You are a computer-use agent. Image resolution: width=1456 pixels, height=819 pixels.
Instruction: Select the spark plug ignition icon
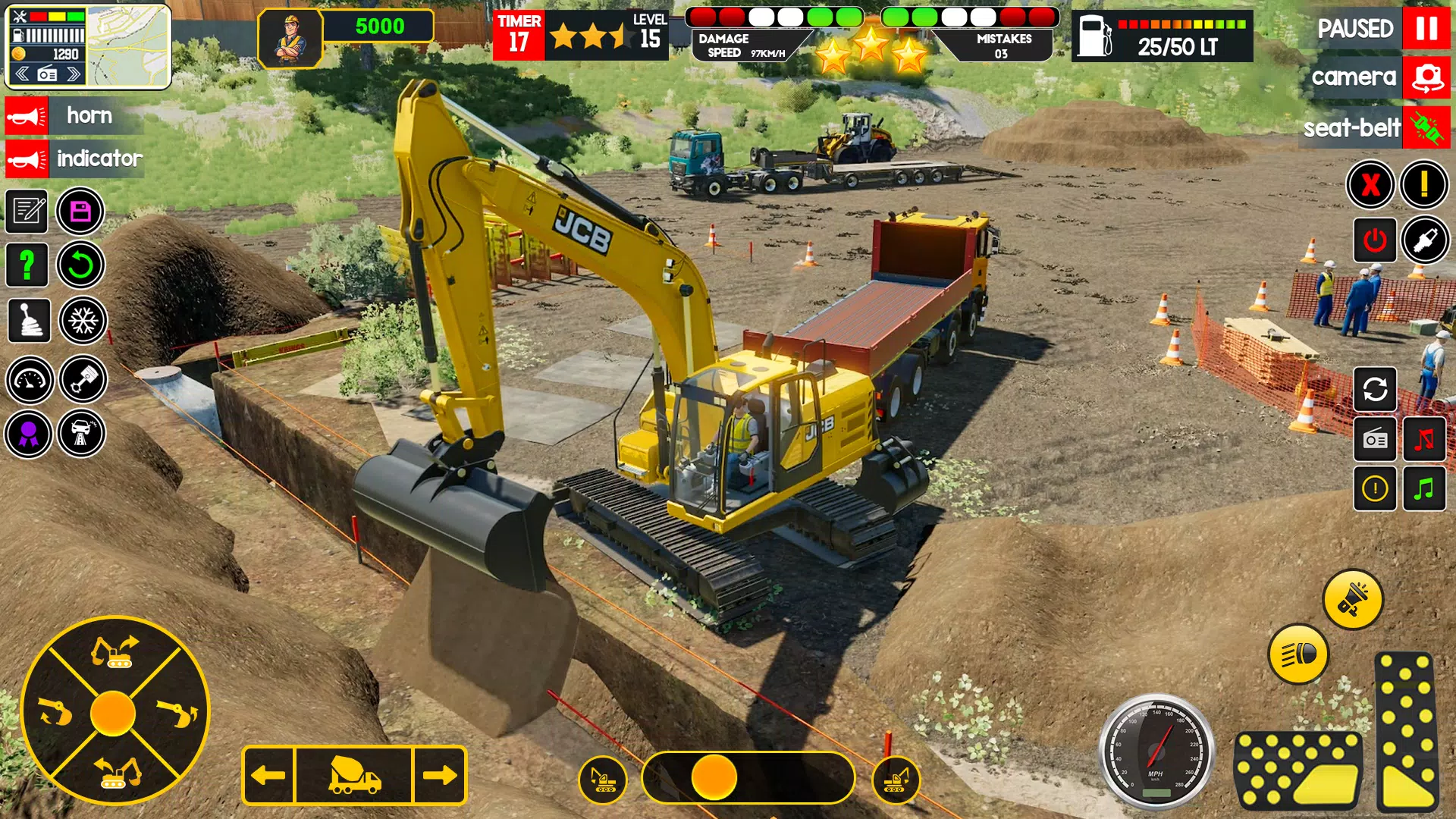[x=1425, y=240]
